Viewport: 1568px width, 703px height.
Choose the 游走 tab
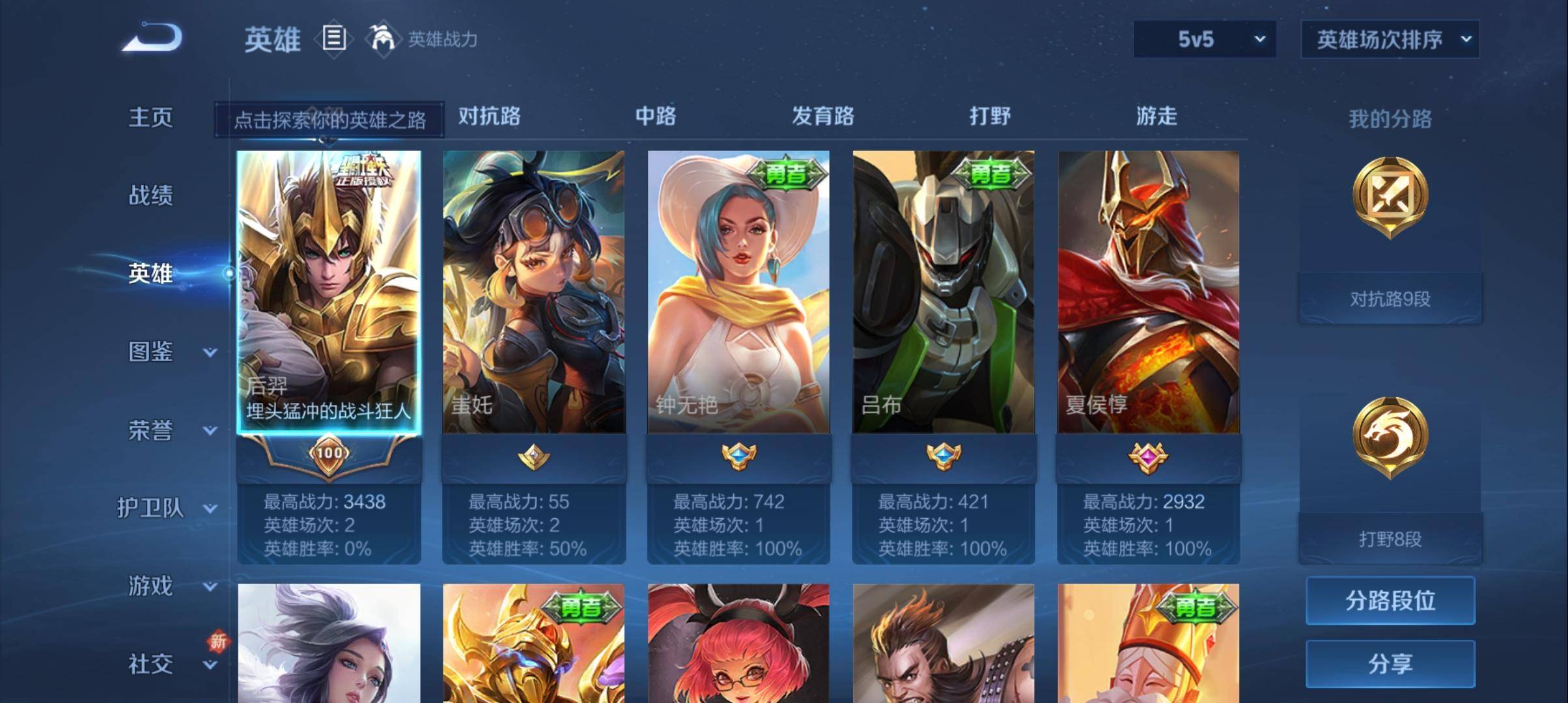[1156, 117]
